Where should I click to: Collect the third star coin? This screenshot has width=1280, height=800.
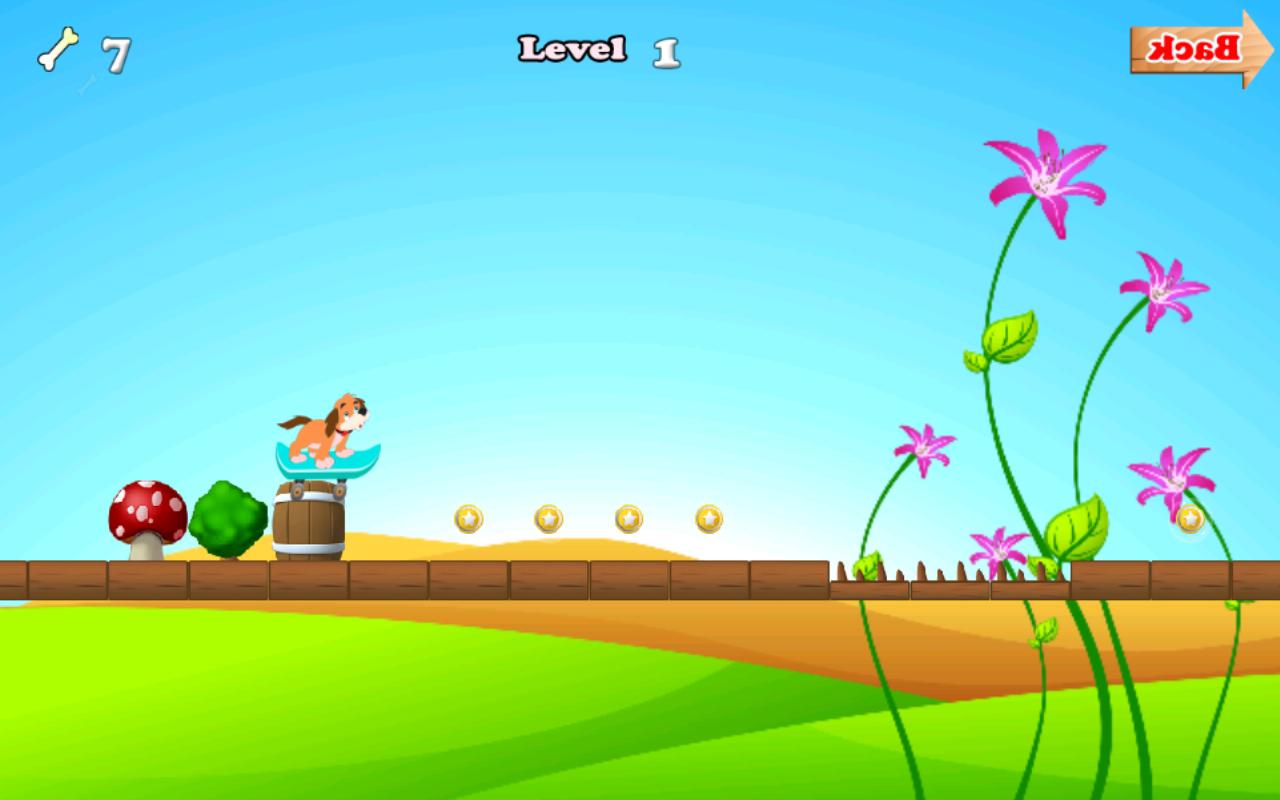point(626,519)
